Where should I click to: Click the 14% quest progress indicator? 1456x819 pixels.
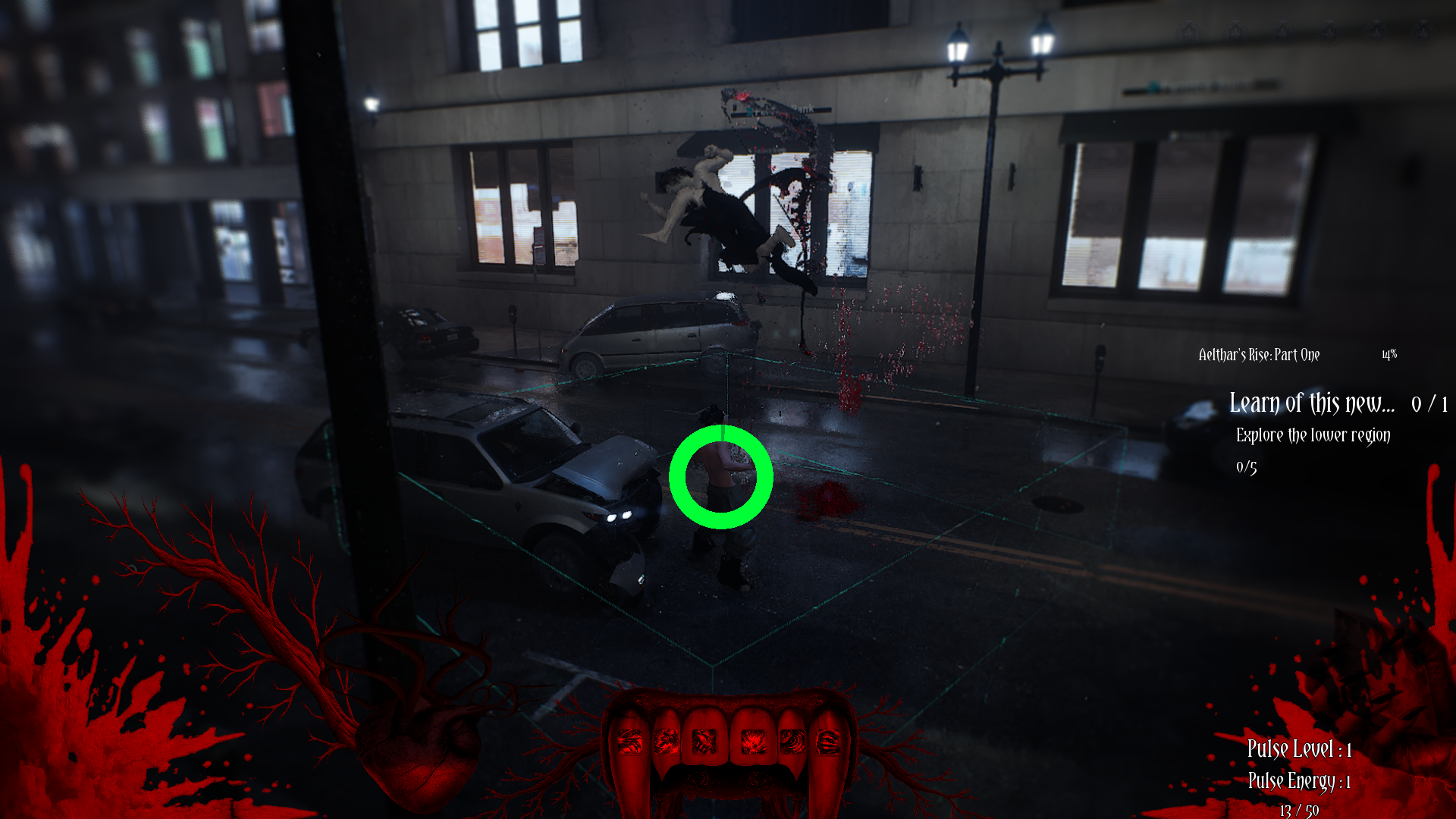[1389, 354]
